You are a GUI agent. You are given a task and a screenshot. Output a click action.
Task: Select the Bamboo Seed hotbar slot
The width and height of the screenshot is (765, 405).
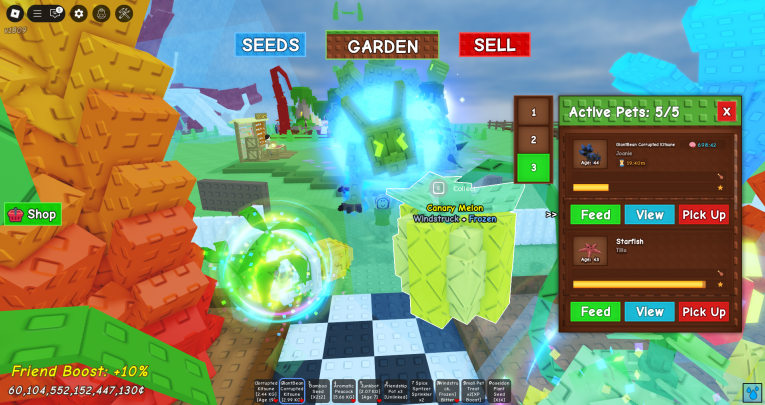click(317, 390)
